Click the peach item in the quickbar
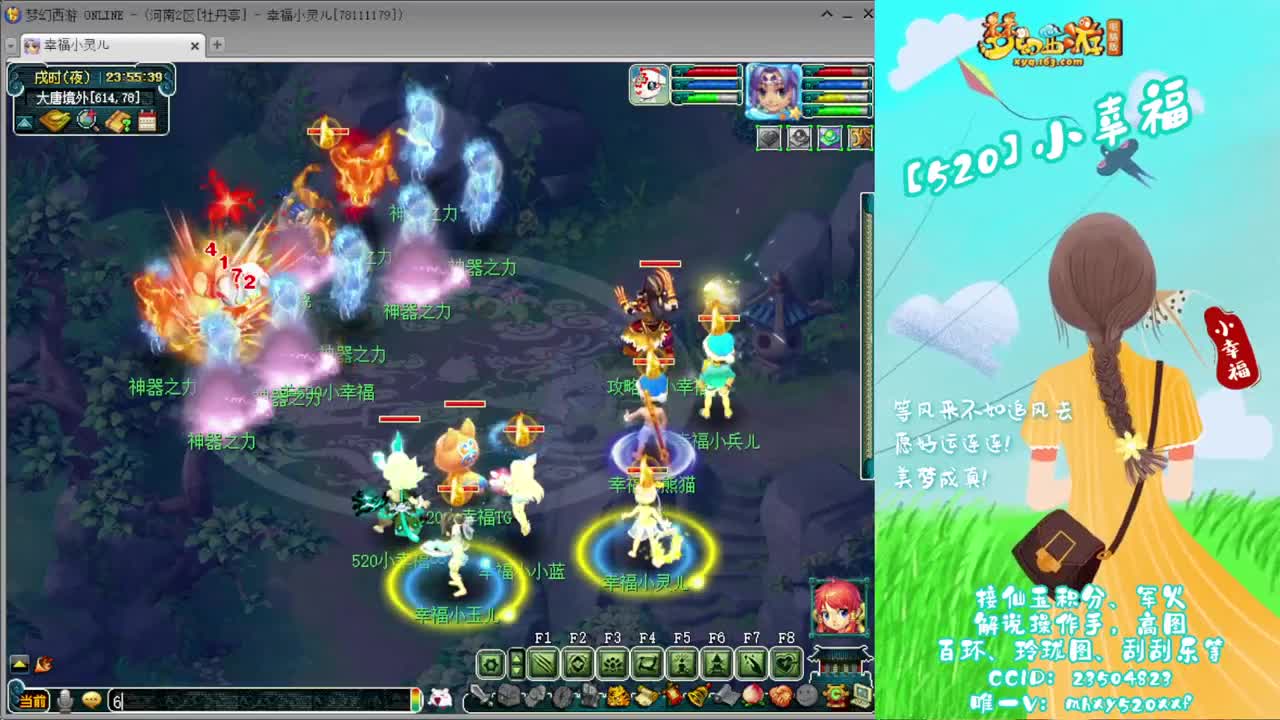 [755, 694]
